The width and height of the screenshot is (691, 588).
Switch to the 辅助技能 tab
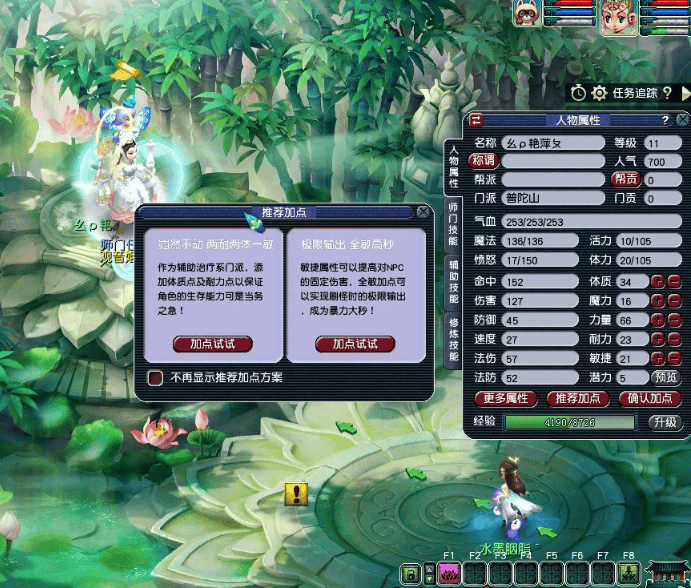pyautogui.click(x=453, y=280)
